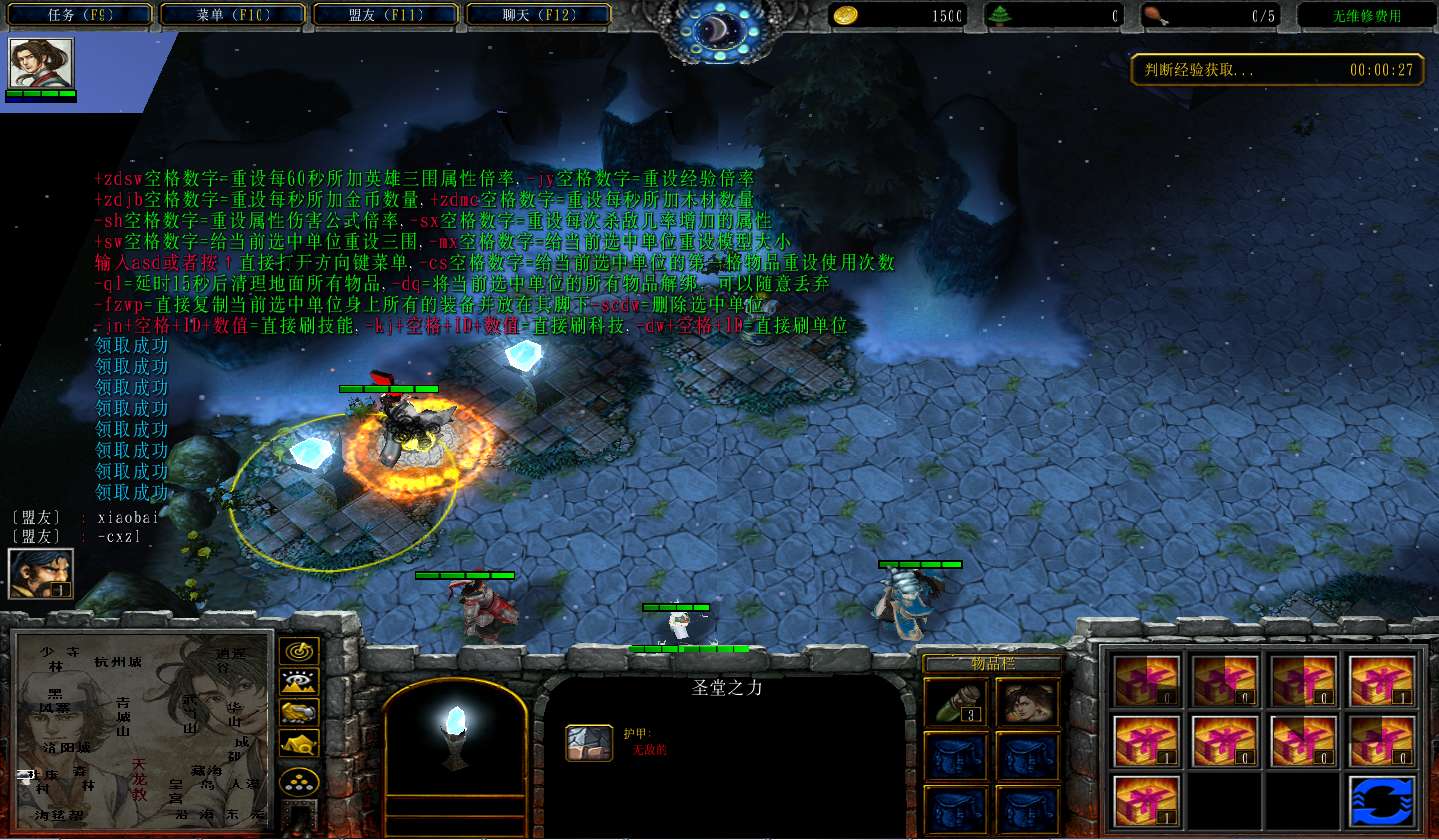The height and width of the screenshot is (840, 1439).
Task: Click the glowing crystal unit portrait
Action: click(x=455, y=734)
